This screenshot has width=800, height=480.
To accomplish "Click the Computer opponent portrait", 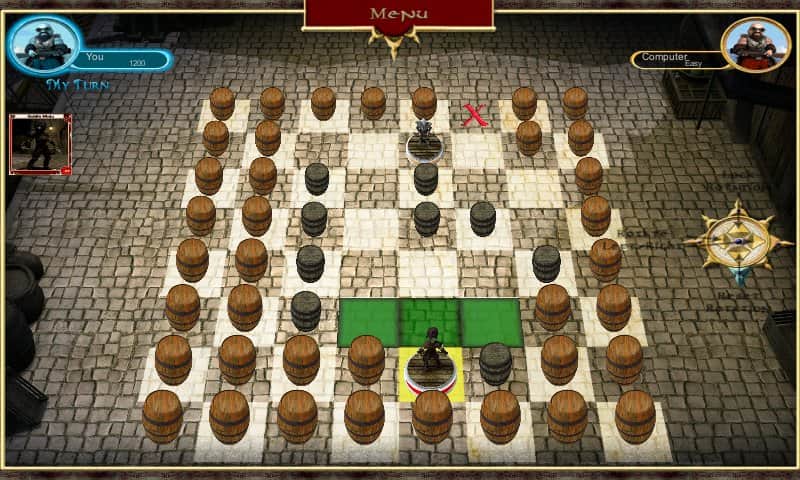I will [755, 45].
